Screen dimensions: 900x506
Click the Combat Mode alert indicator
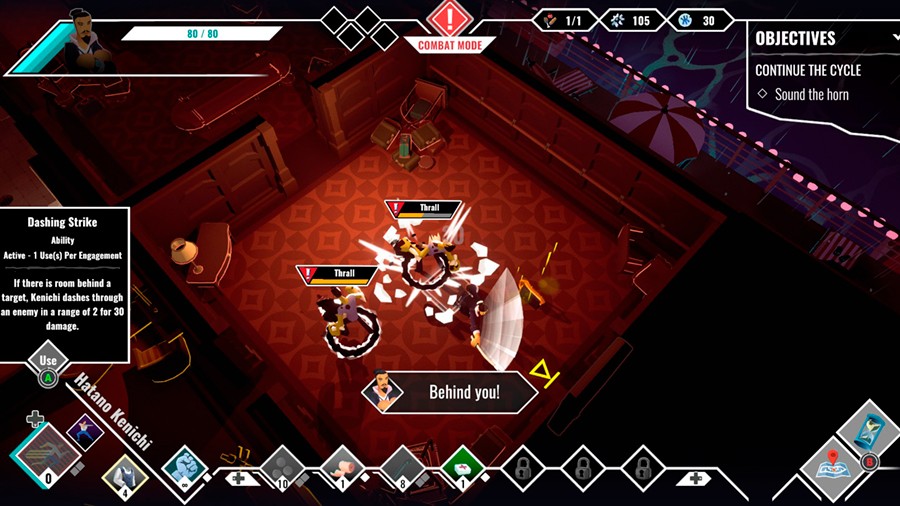point(449,20)
